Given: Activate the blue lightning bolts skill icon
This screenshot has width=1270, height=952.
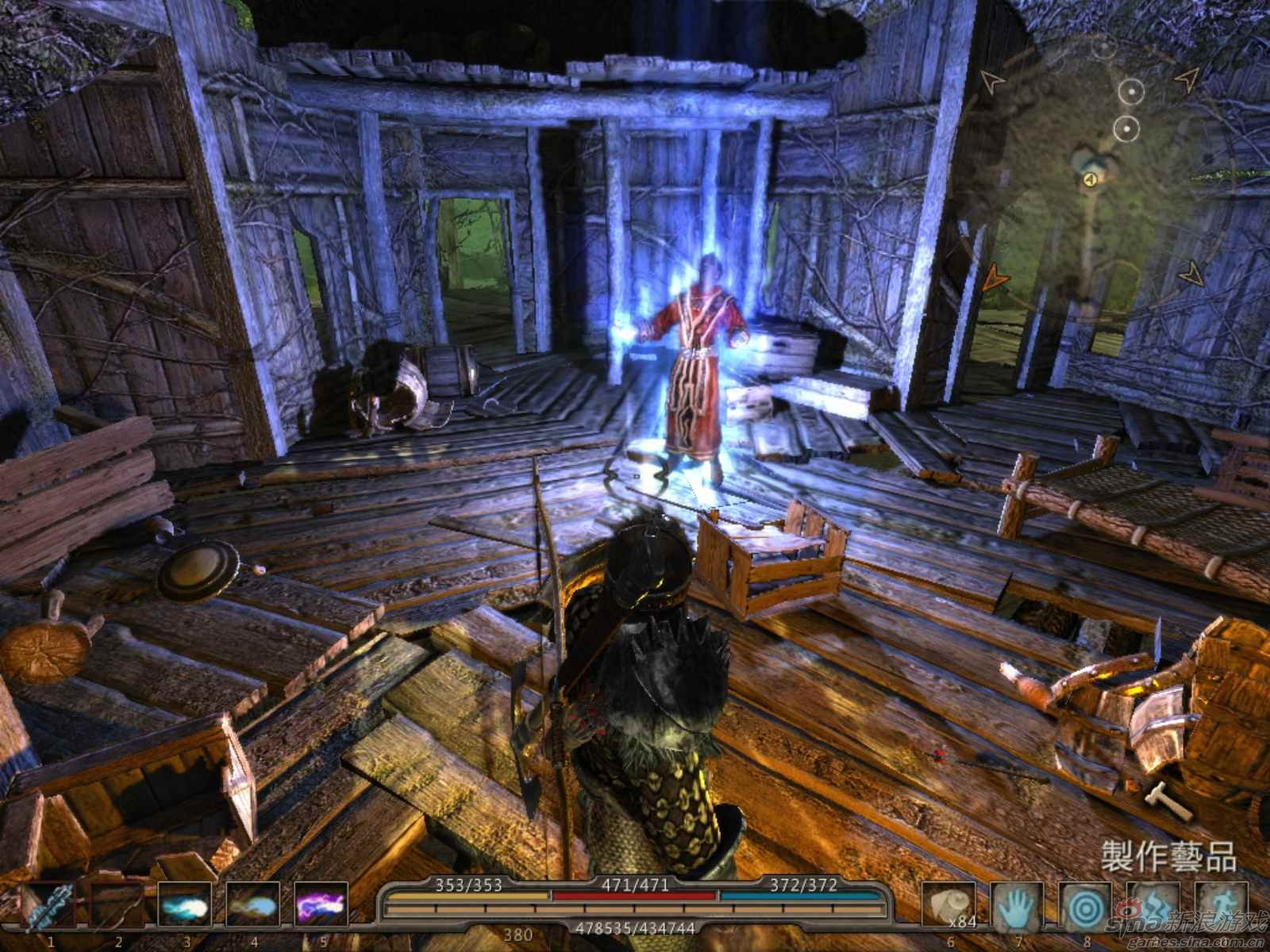Looking at the screenshot, I should [1153, 904].
